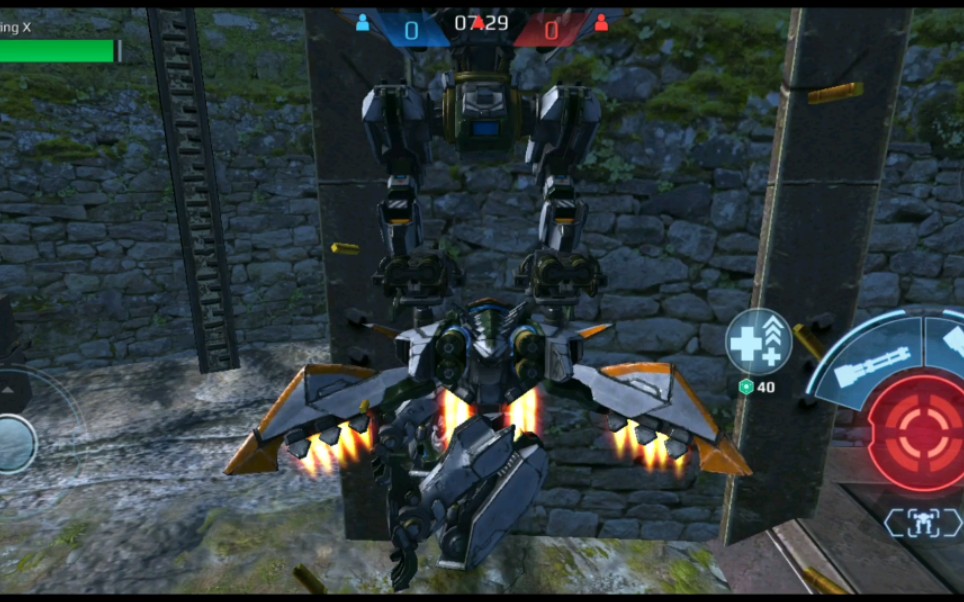Tap the movement joystick knob
Screen dimensions: 964x602
pyautogui.click(x=15, y=443)
